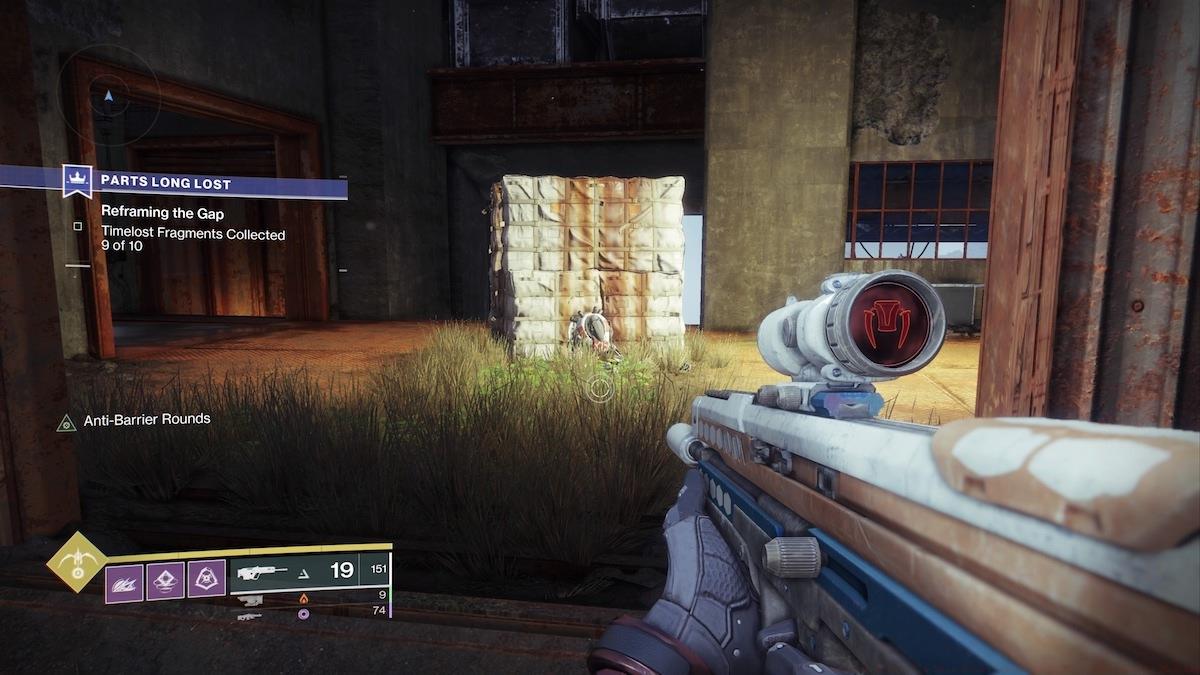Select the equipped rifle weapon icon
The width and height of the screenshot is (1200, 675).
(x=262, y=572)
